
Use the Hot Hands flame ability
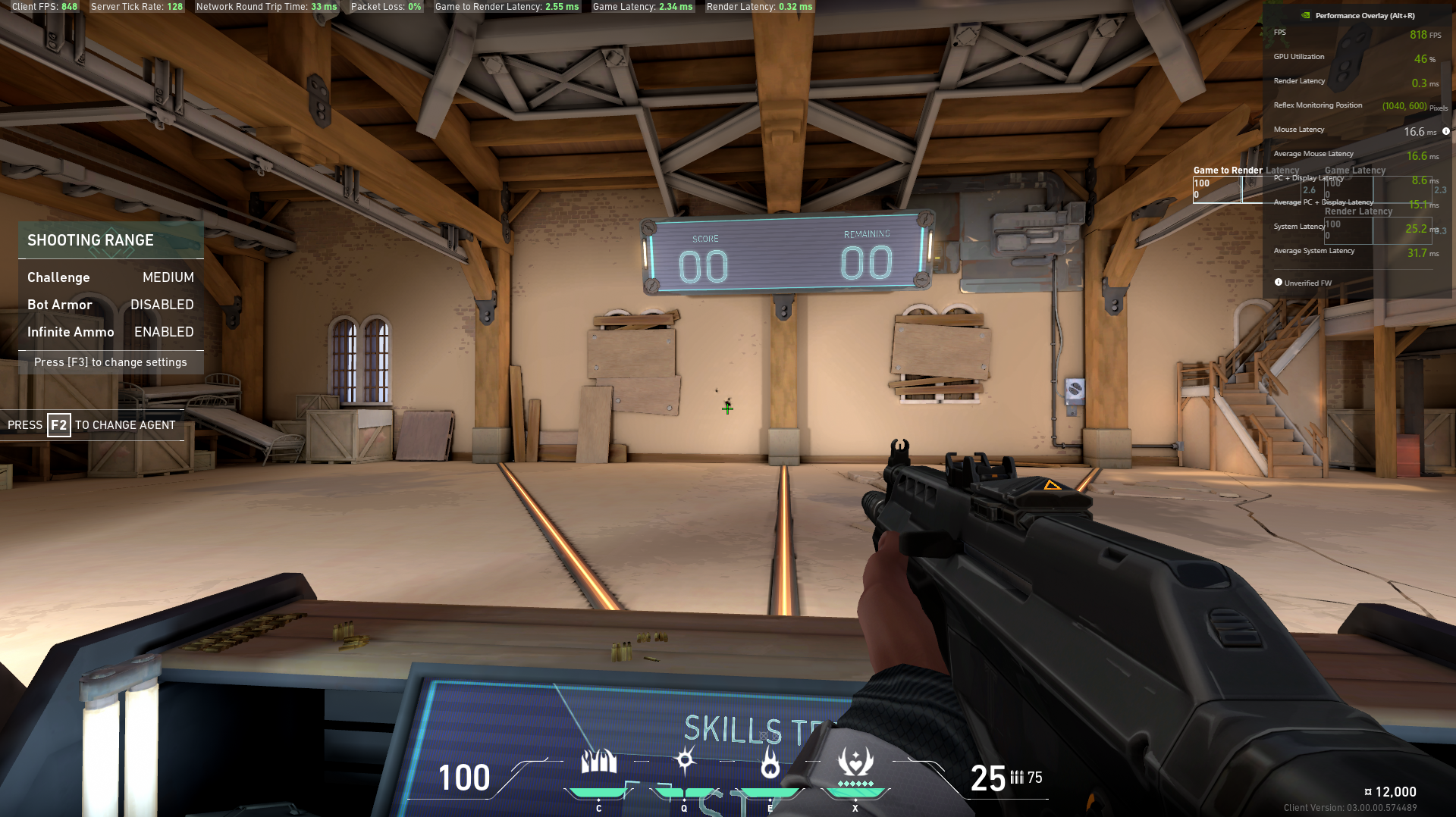click(770, 764)
